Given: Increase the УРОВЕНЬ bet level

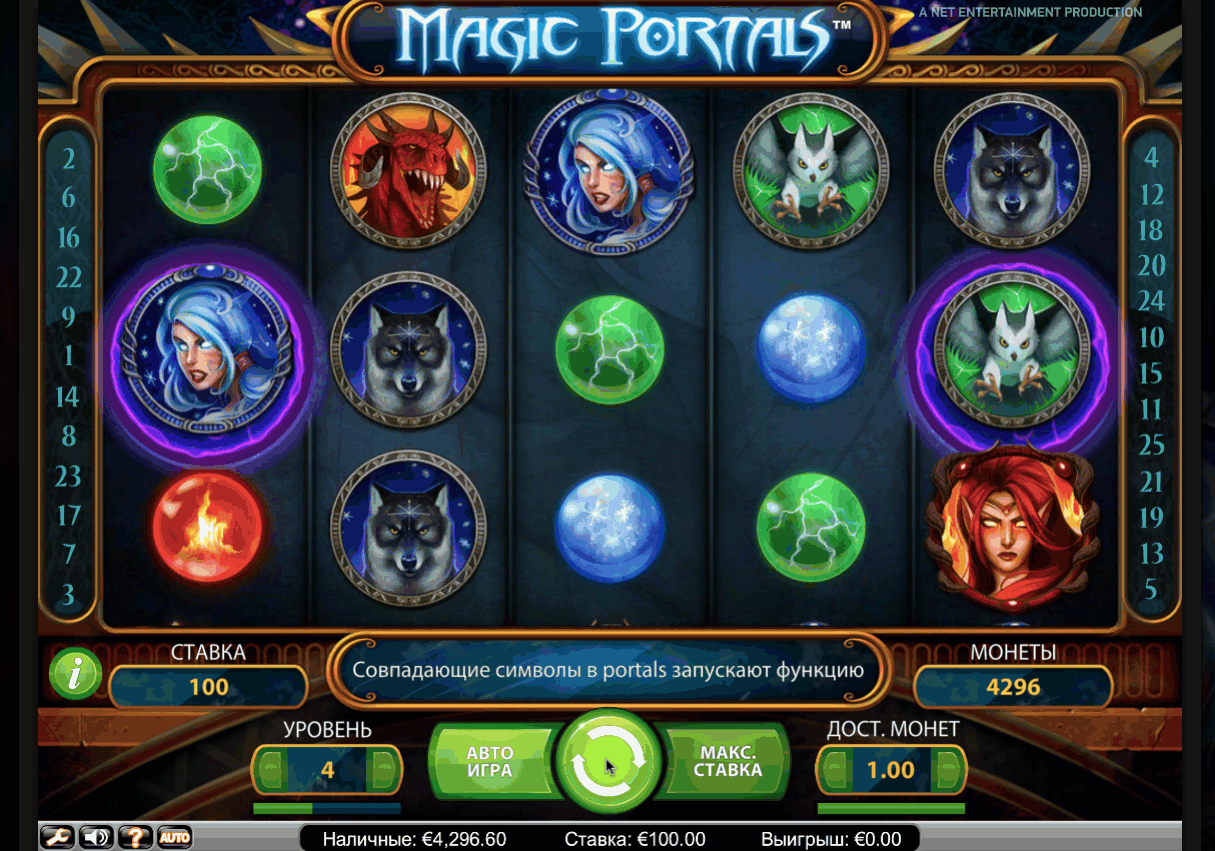Looking at the screenshot, I should click(x=384, y=771).
